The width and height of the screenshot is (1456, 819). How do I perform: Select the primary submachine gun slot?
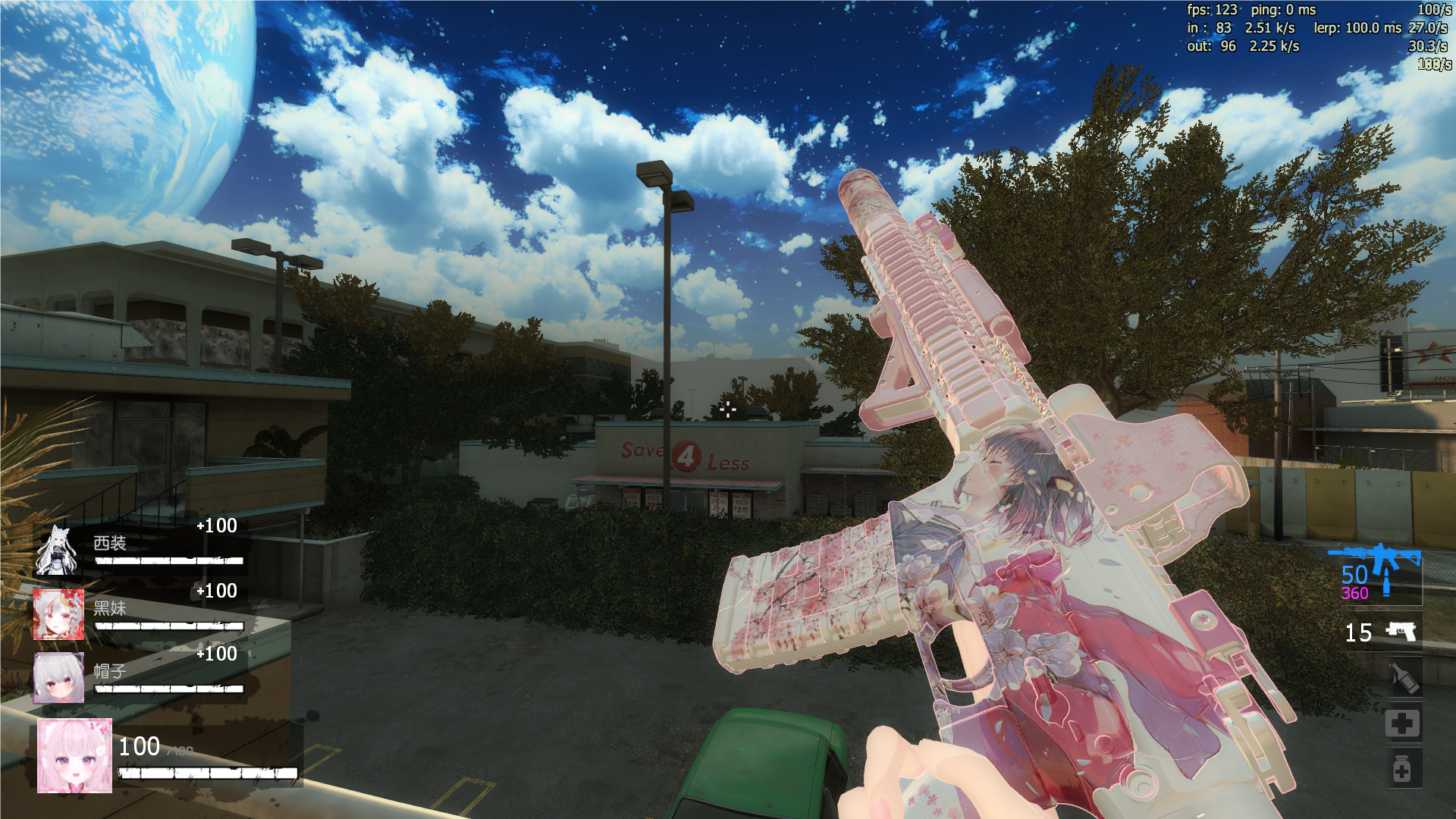pyautogui.click(x=1374, y=573)
